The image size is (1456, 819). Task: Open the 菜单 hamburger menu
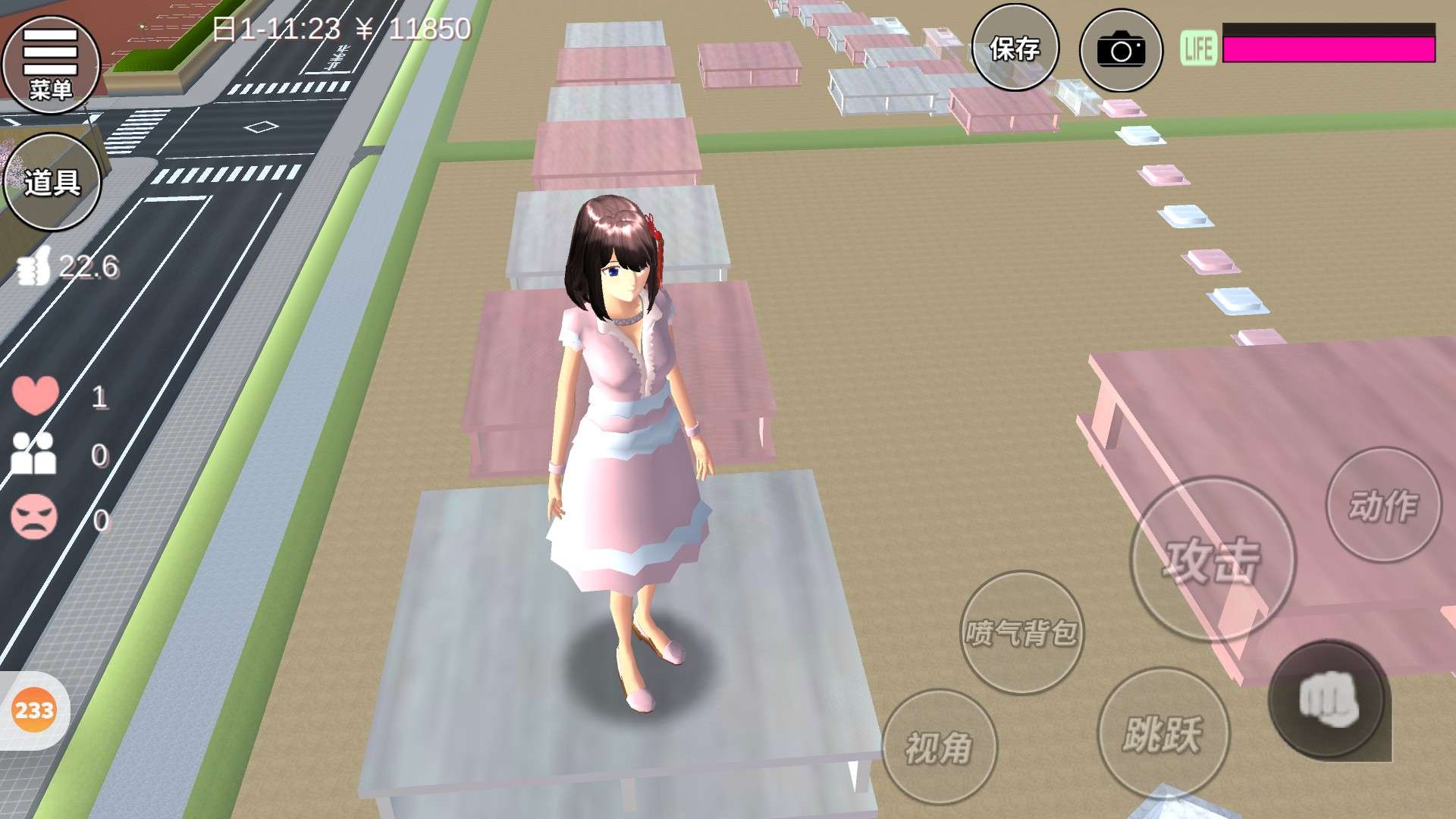coord(51,64)
